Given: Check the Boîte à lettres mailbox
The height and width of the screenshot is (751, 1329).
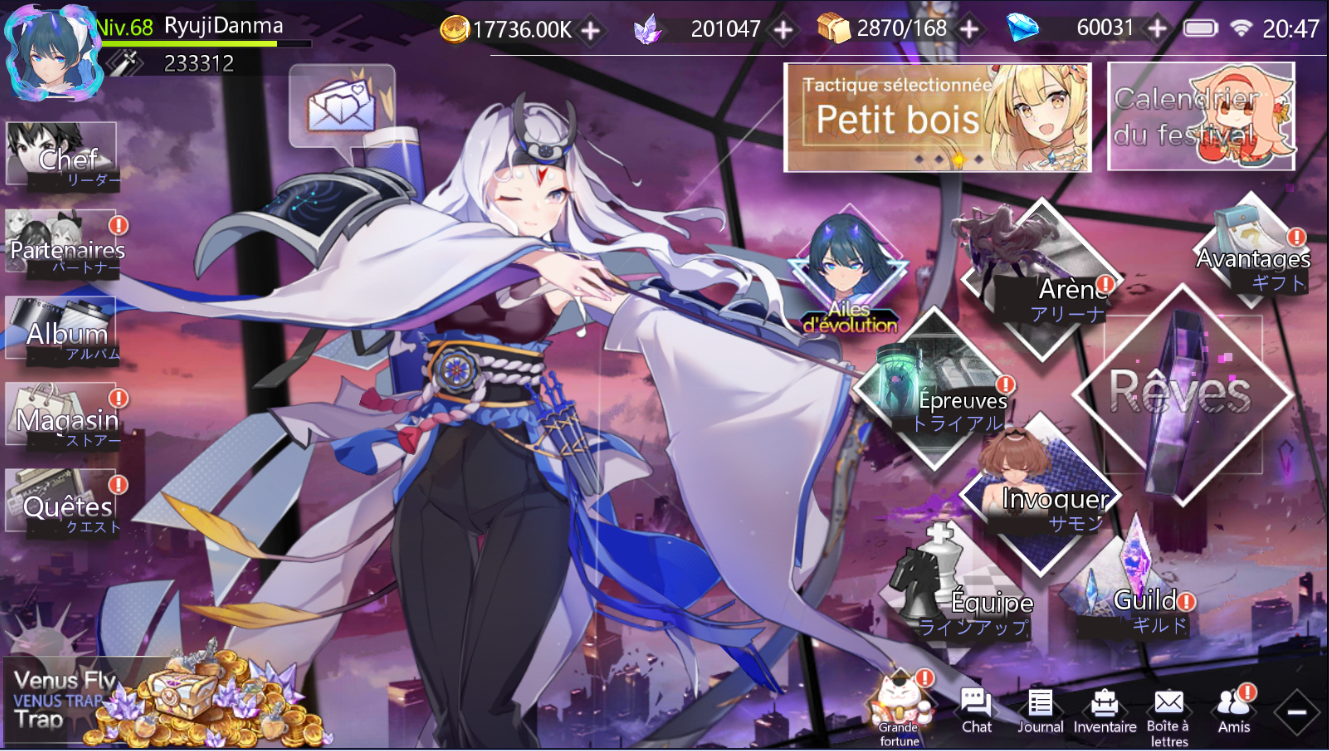Looking at the screenshot, I should click(1168, 711).
